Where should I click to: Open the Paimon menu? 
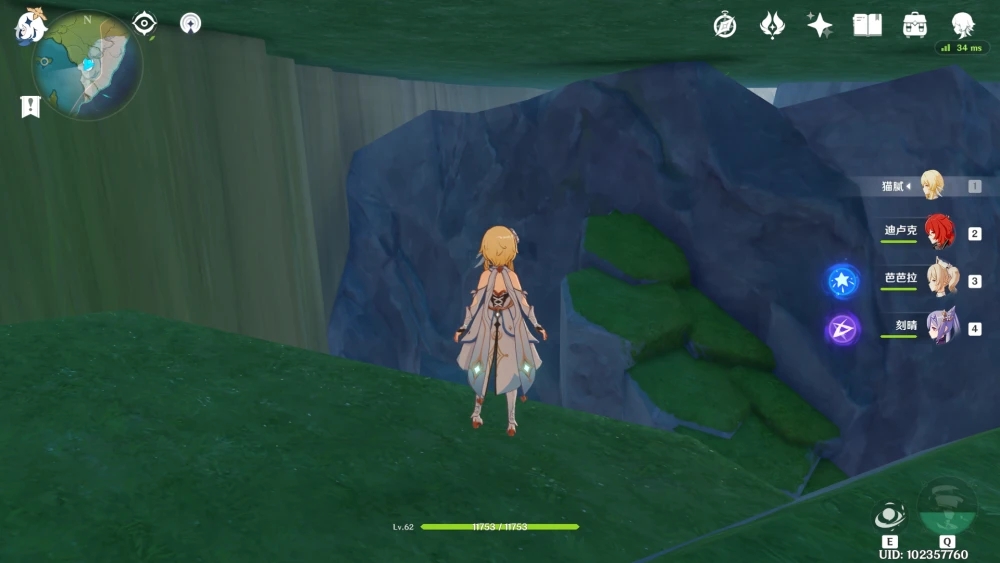tap(30, 24)
